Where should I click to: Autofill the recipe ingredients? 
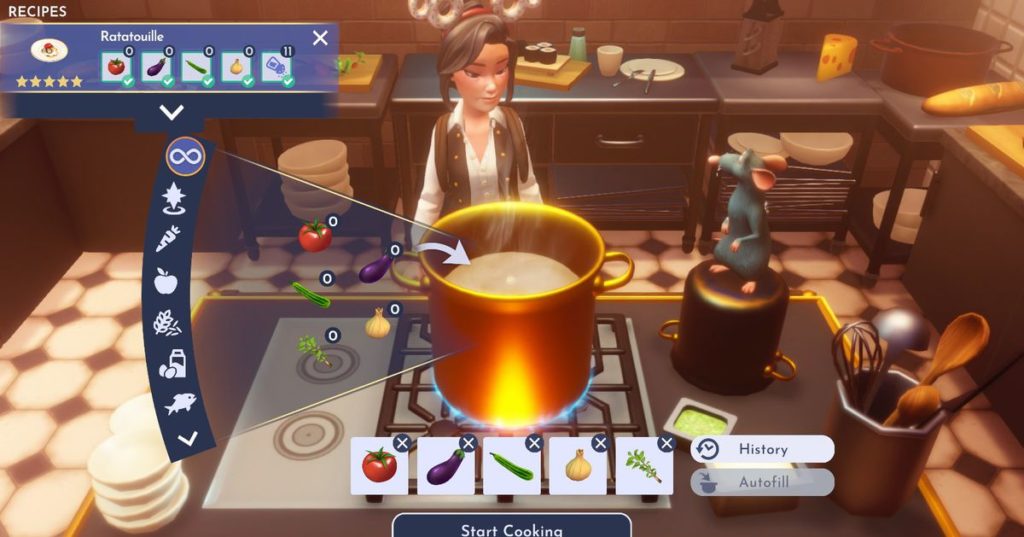(x=762, y=482)
